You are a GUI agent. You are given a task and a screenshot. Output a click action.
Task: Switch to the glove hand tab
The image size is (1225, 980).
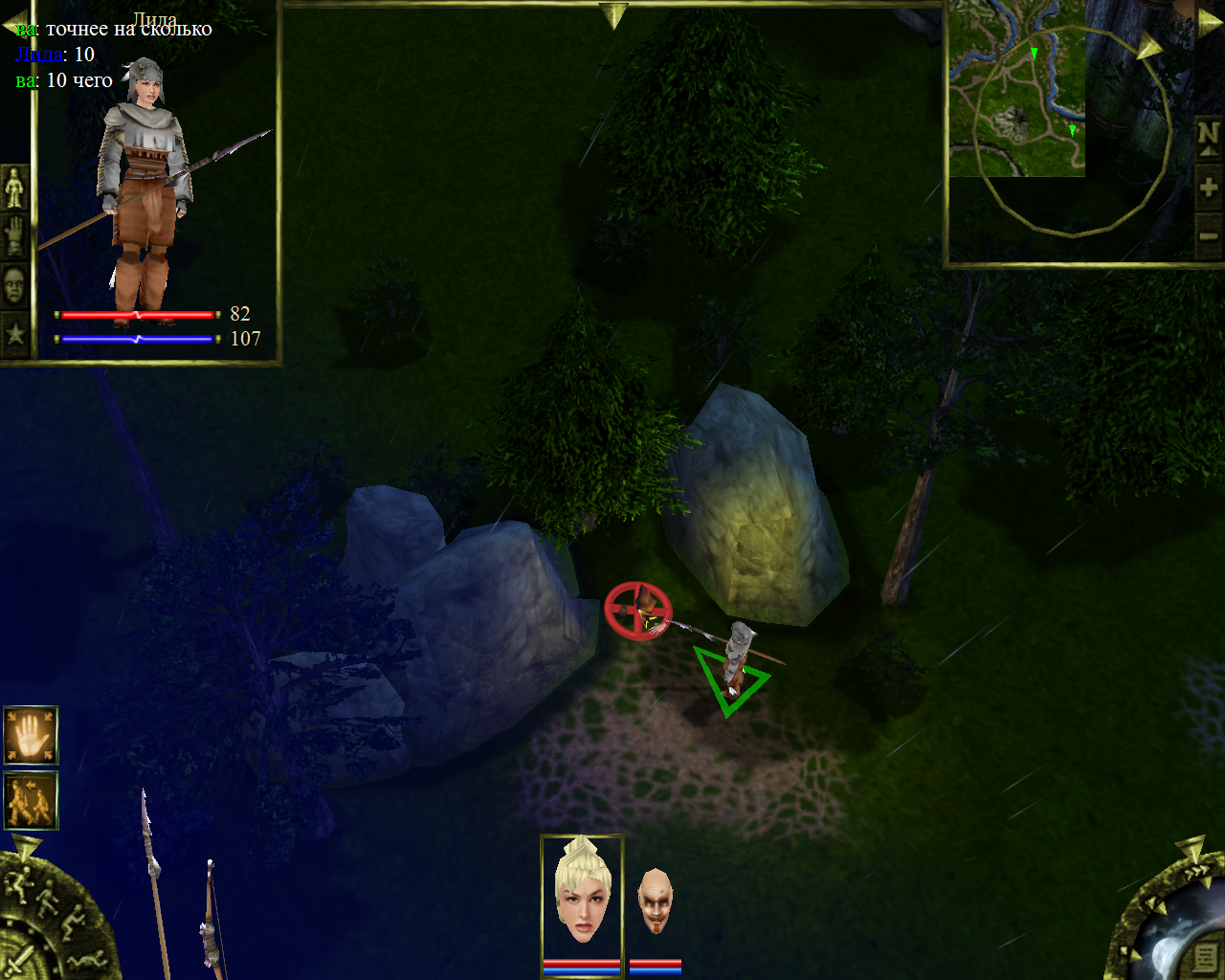[14, 235]
